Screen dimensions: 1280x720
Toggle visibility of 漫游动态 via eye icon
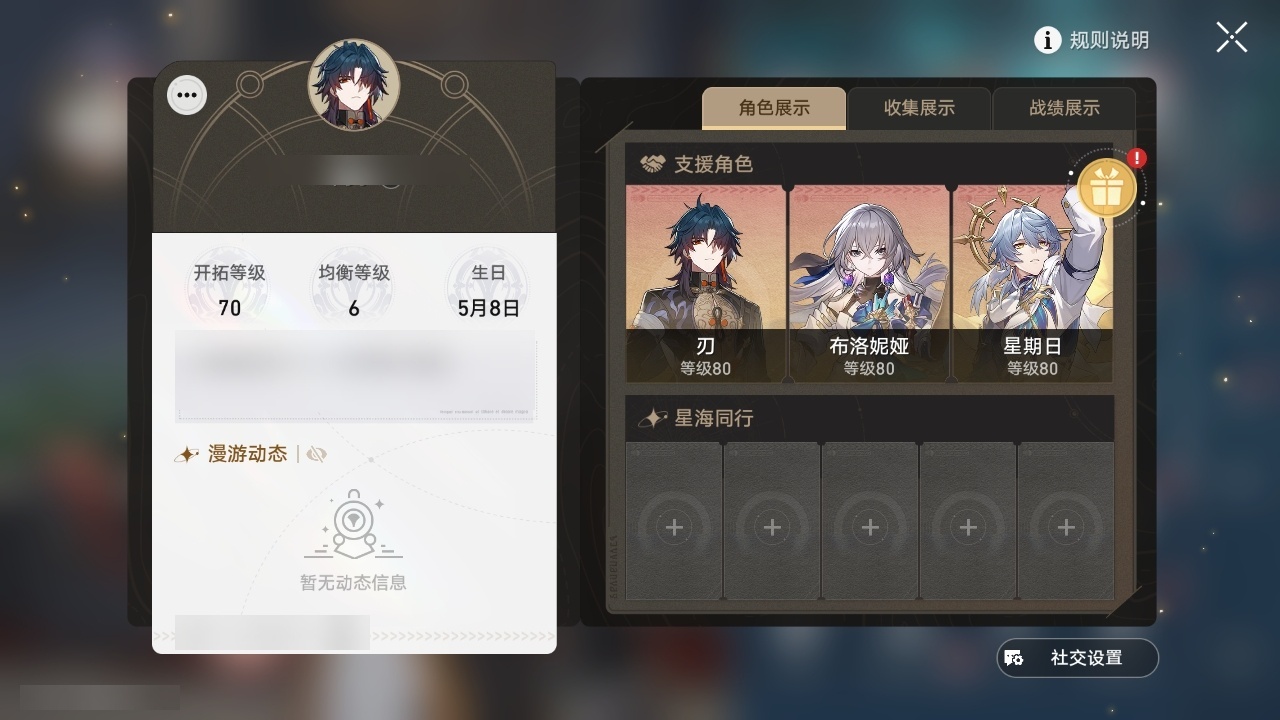click(x=316, y=452)
